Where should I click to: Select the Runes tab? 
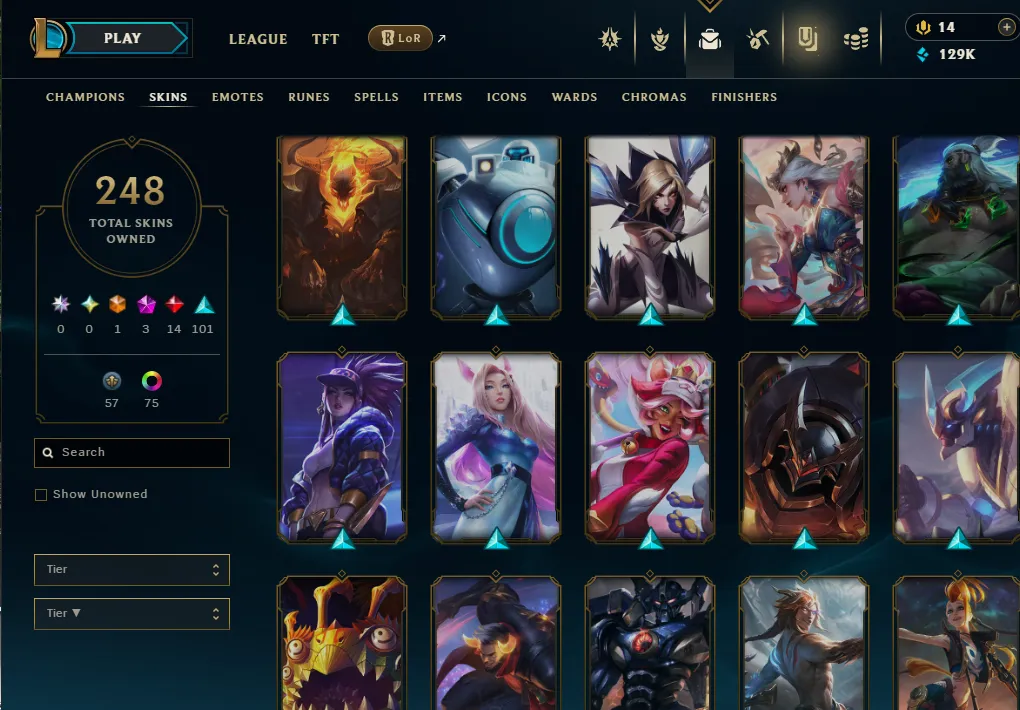click(309, 97)
